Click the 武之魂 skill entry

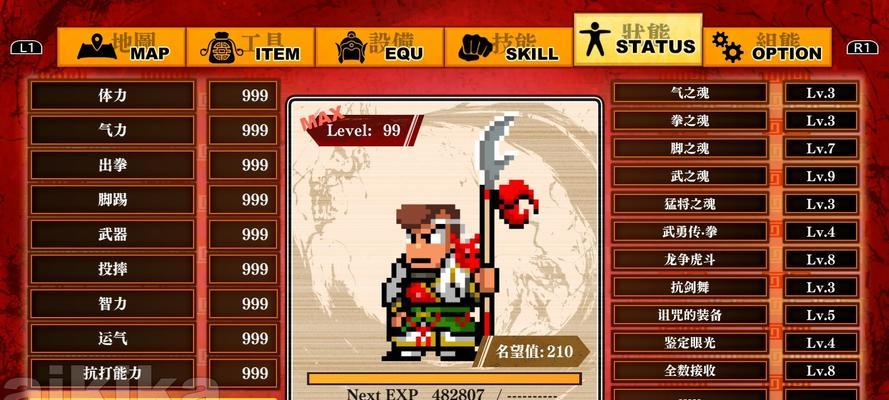coord(690,177)
